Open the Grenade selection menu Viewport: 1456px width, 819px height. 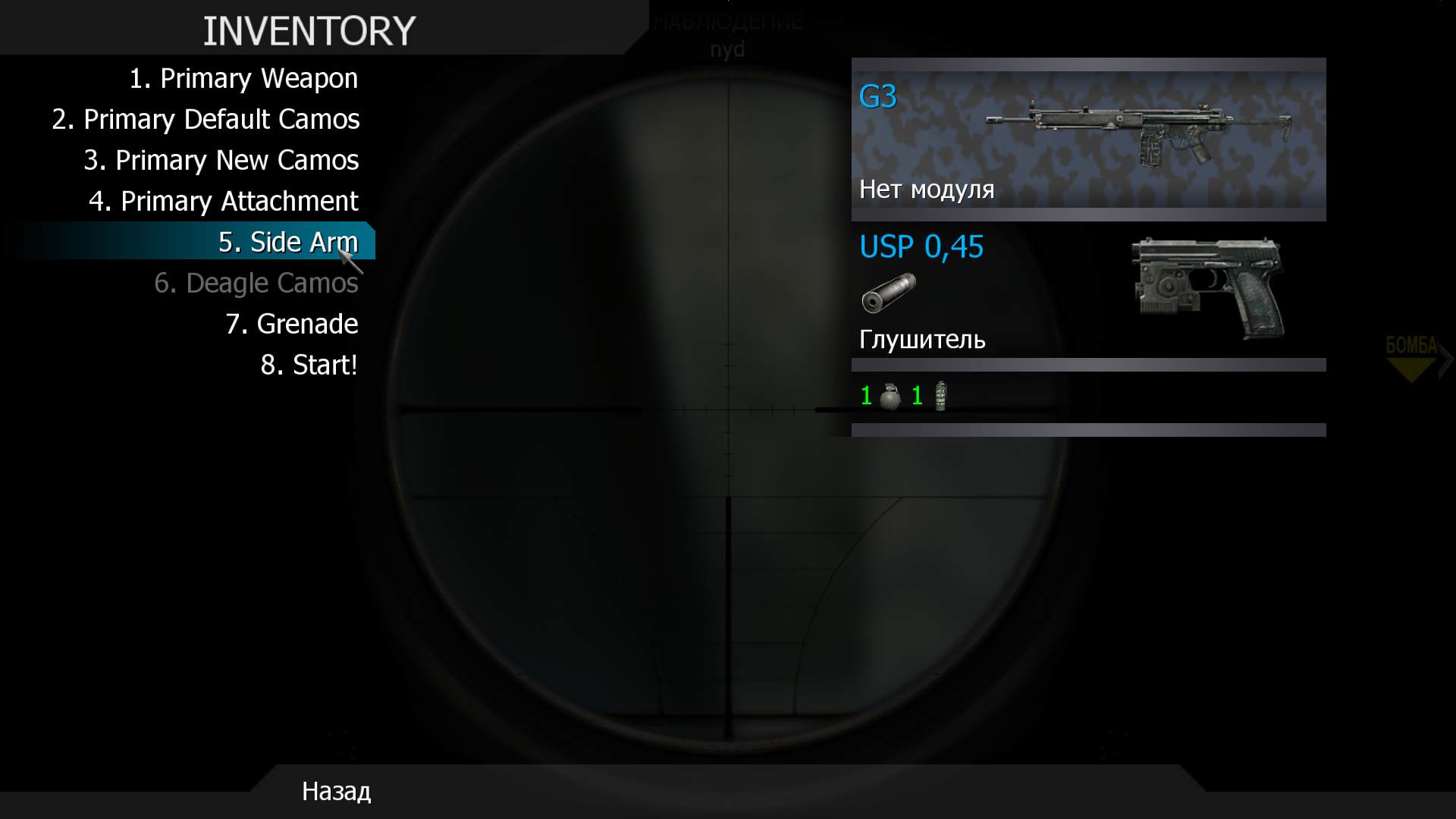291,325
